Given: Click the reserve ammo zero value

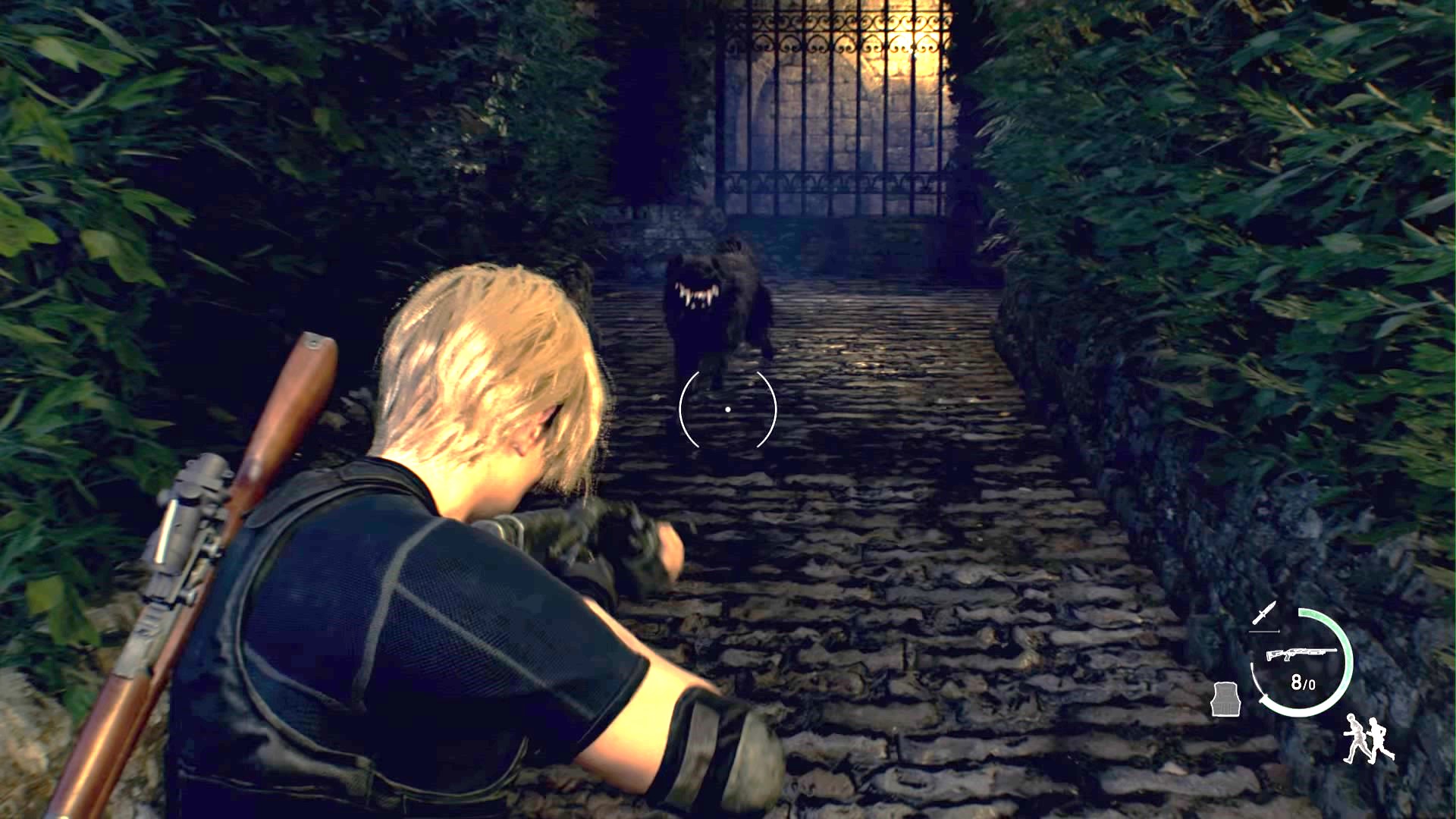Looking at the screenshot, I should coord(1312,683).
